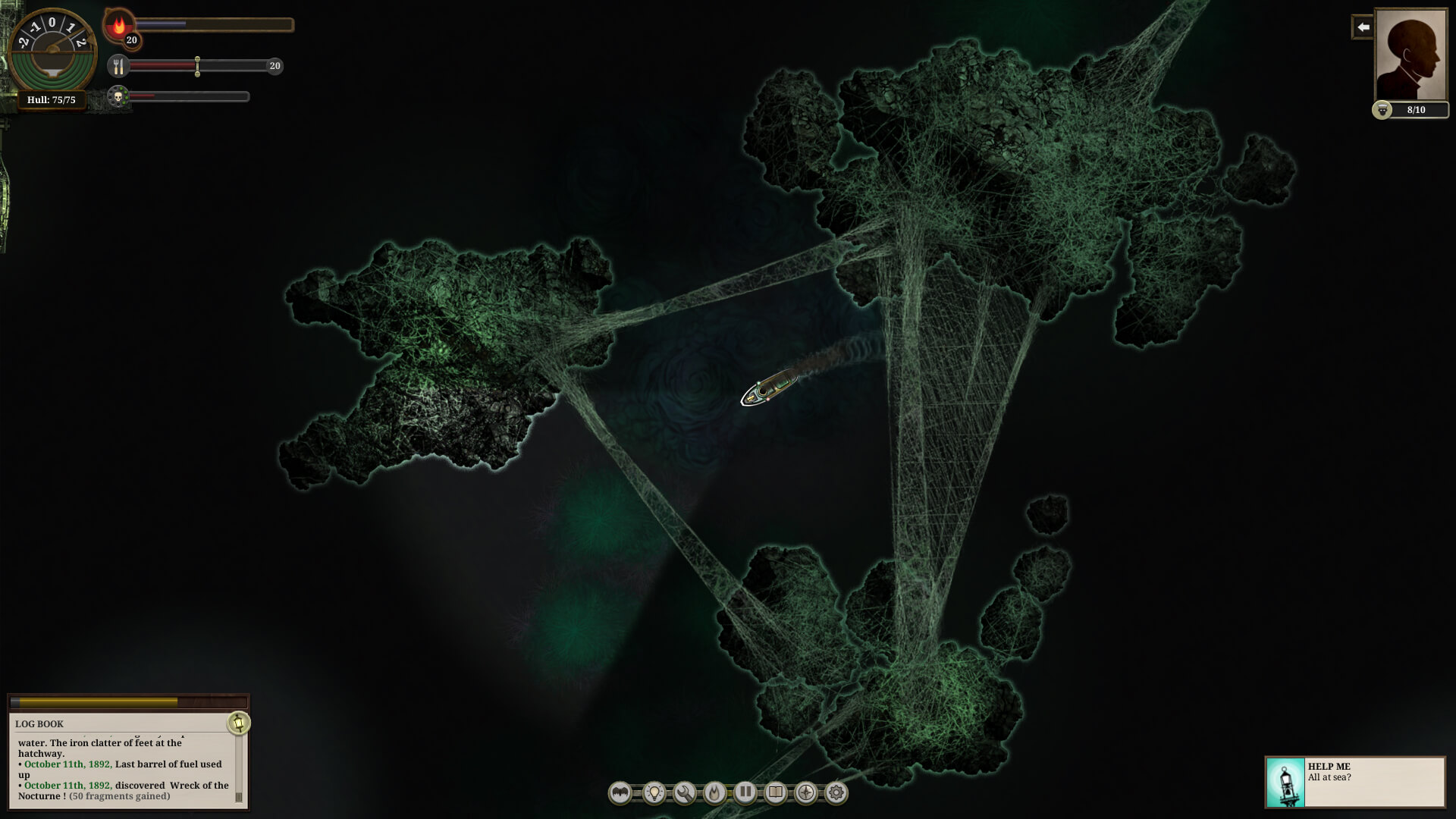Click the LOG BOOK header
This screenshot has height=819, width=1456.
click(x=40, y=723)
